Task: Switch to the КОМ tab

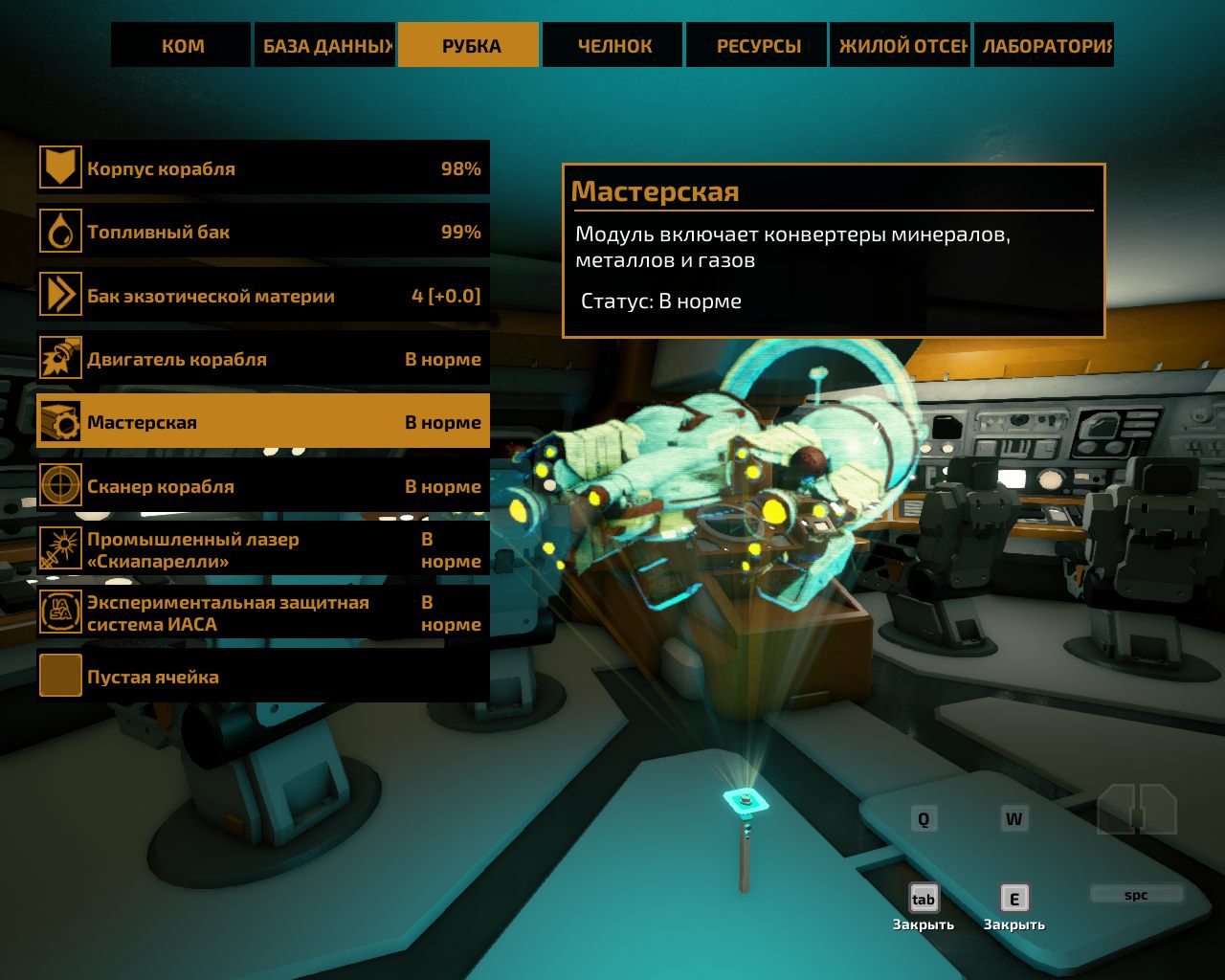Action: click(x=182, y=45)
